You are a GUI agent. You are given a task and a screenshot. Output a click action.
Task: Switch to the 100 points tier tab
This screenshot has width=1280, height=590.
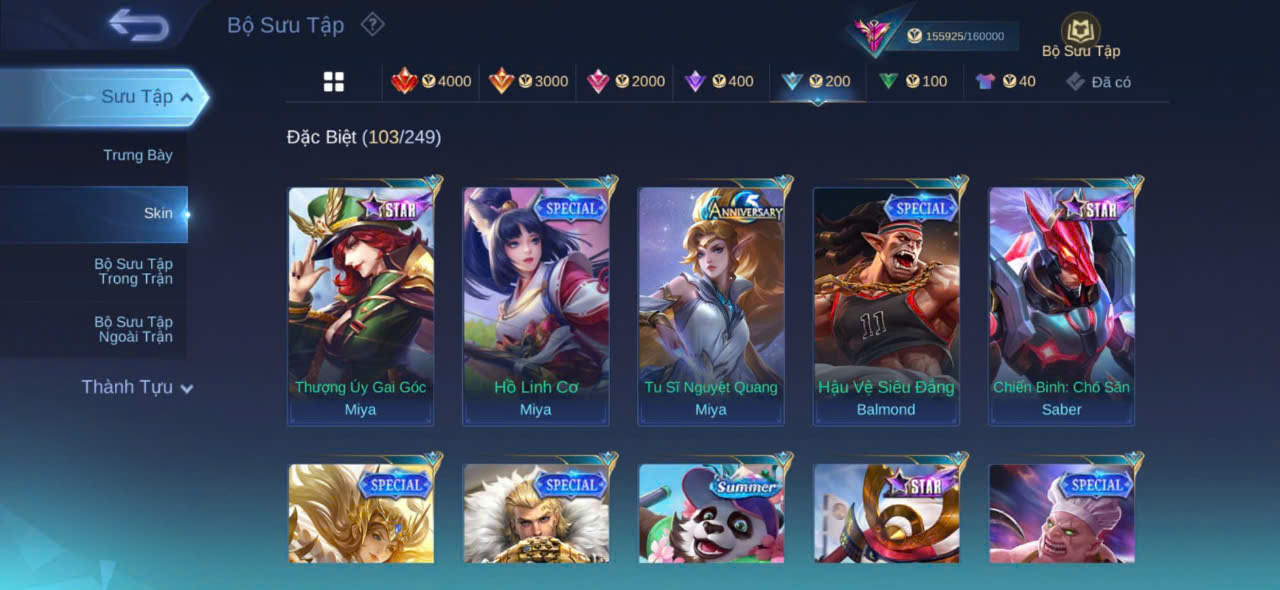(913, 82)
